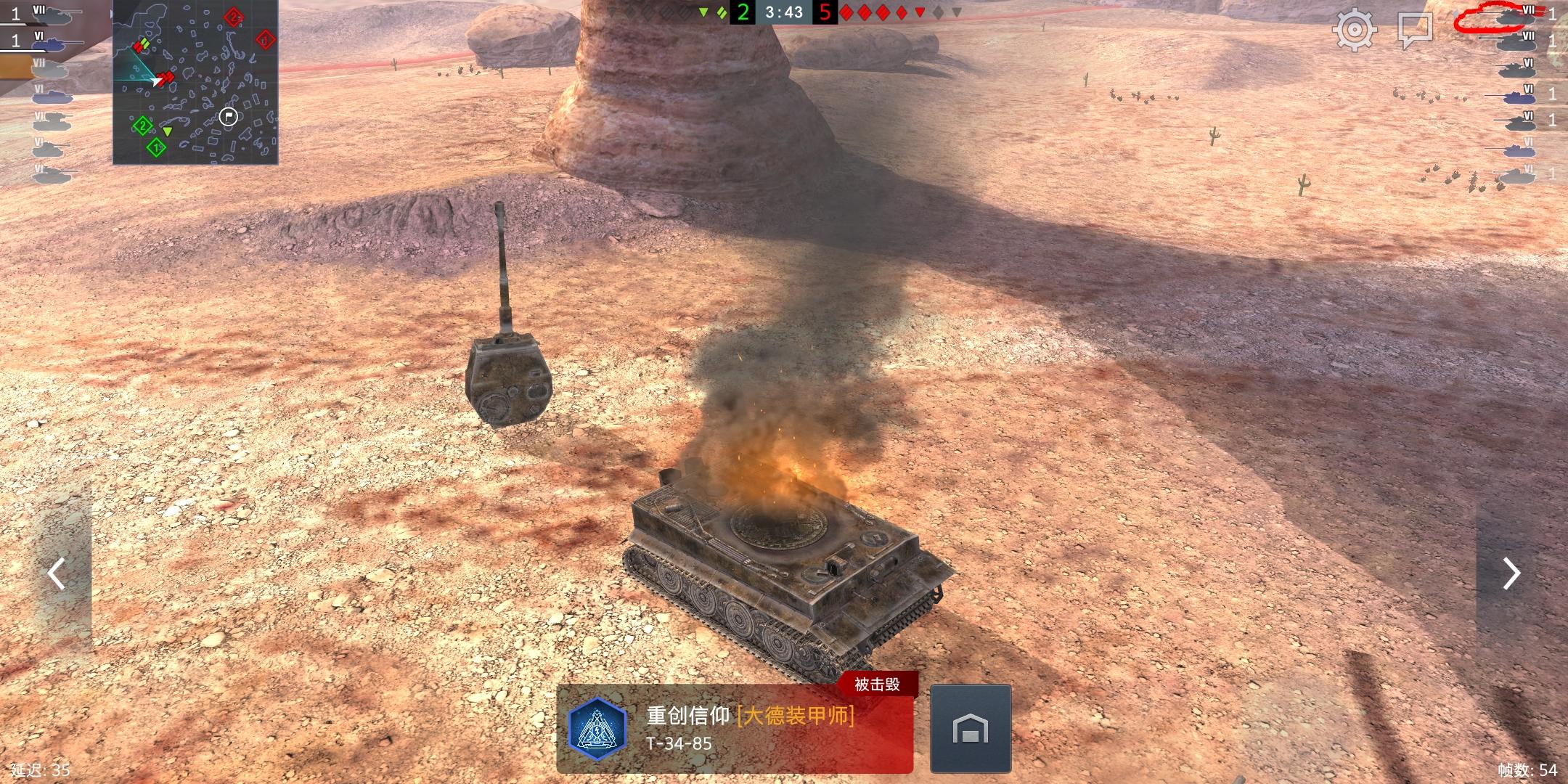Click the green team score 2
1568x784 pixels.
(742, 12)
